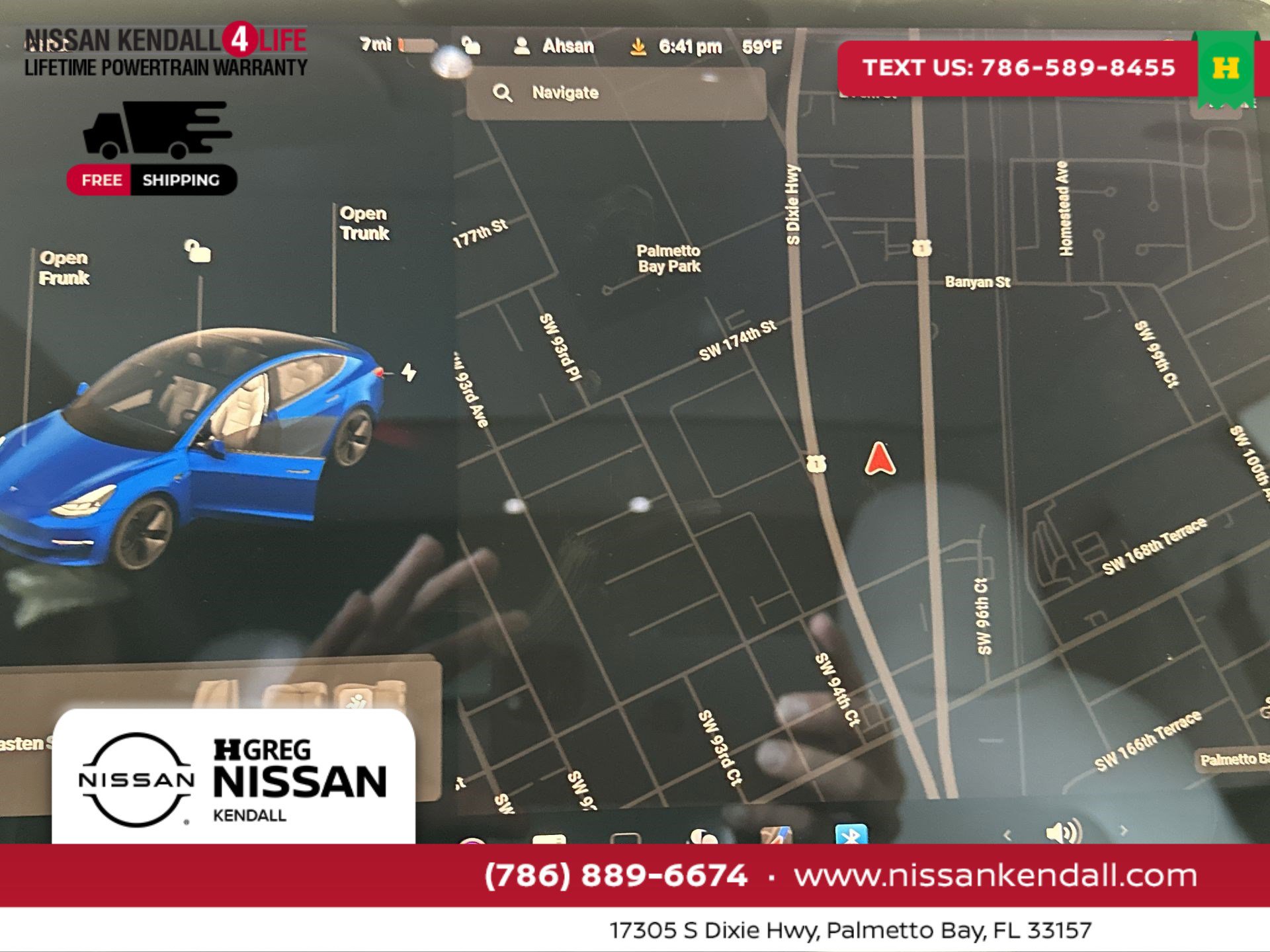
Task: Open the browser app from the bottom menu bar
Action: click(777, 834)
